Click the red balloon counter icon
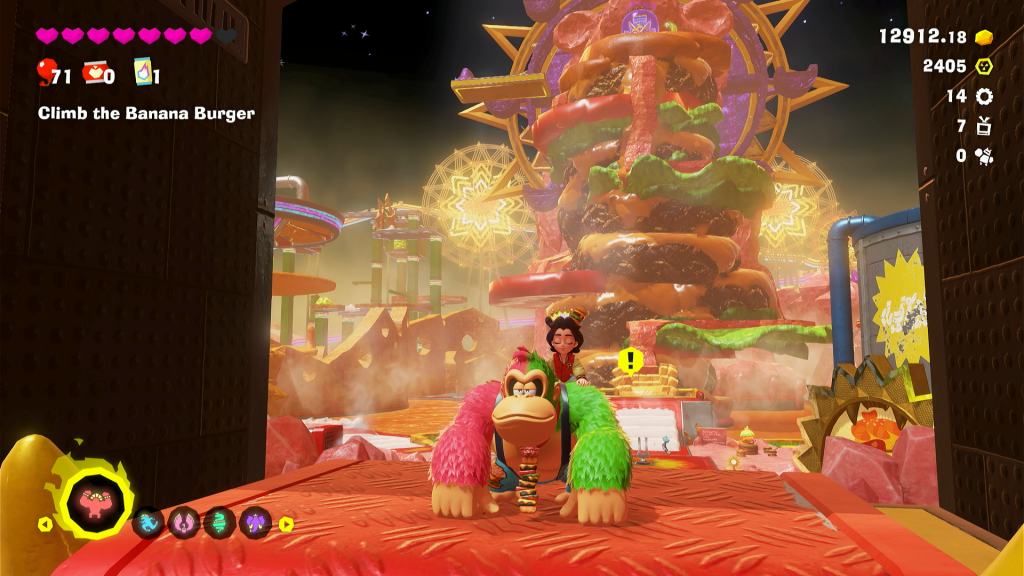 pyautogui.click(x=46, y=72)
